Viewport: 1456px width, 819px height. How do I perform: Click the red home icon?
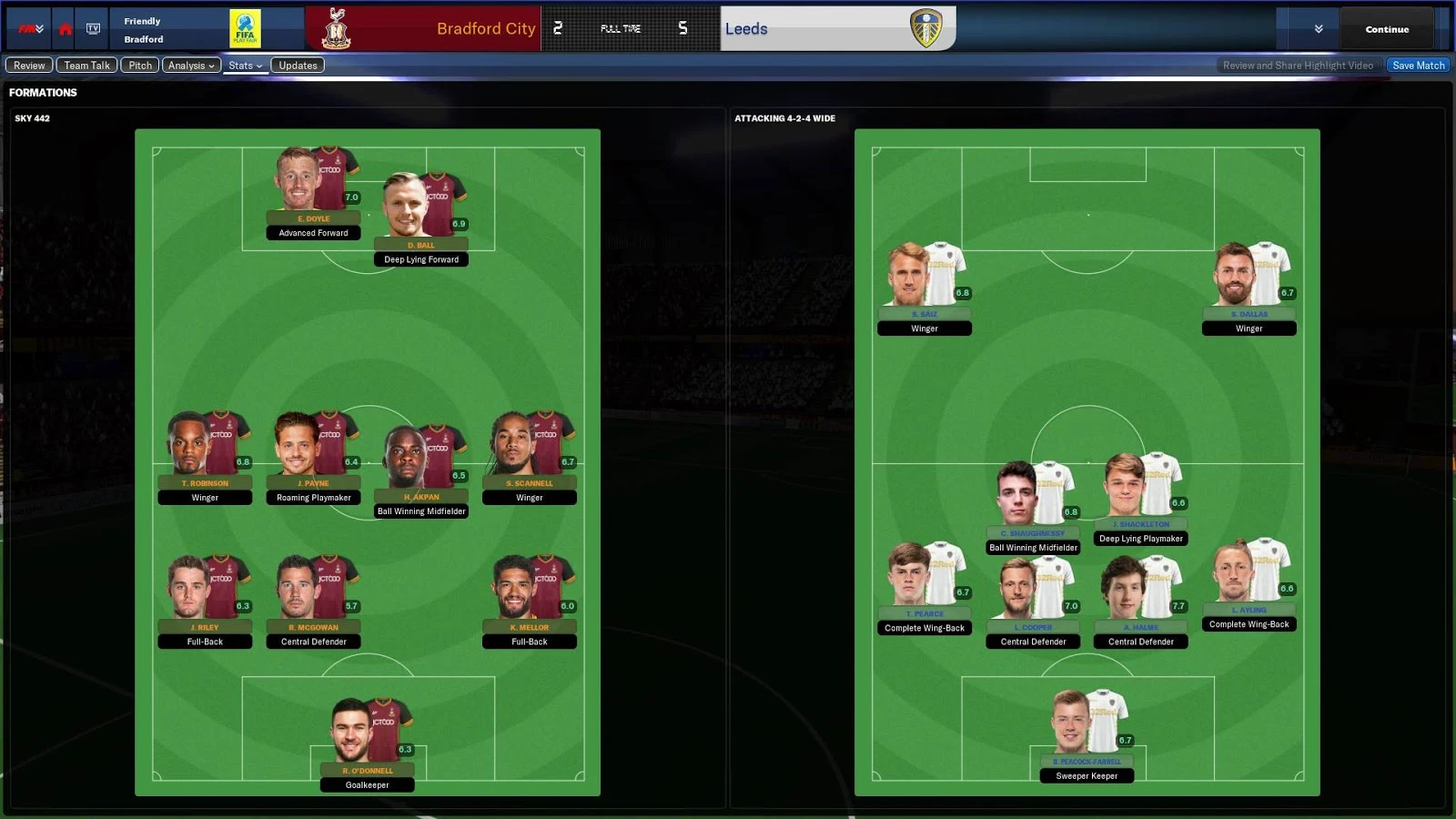pos(63,28)
